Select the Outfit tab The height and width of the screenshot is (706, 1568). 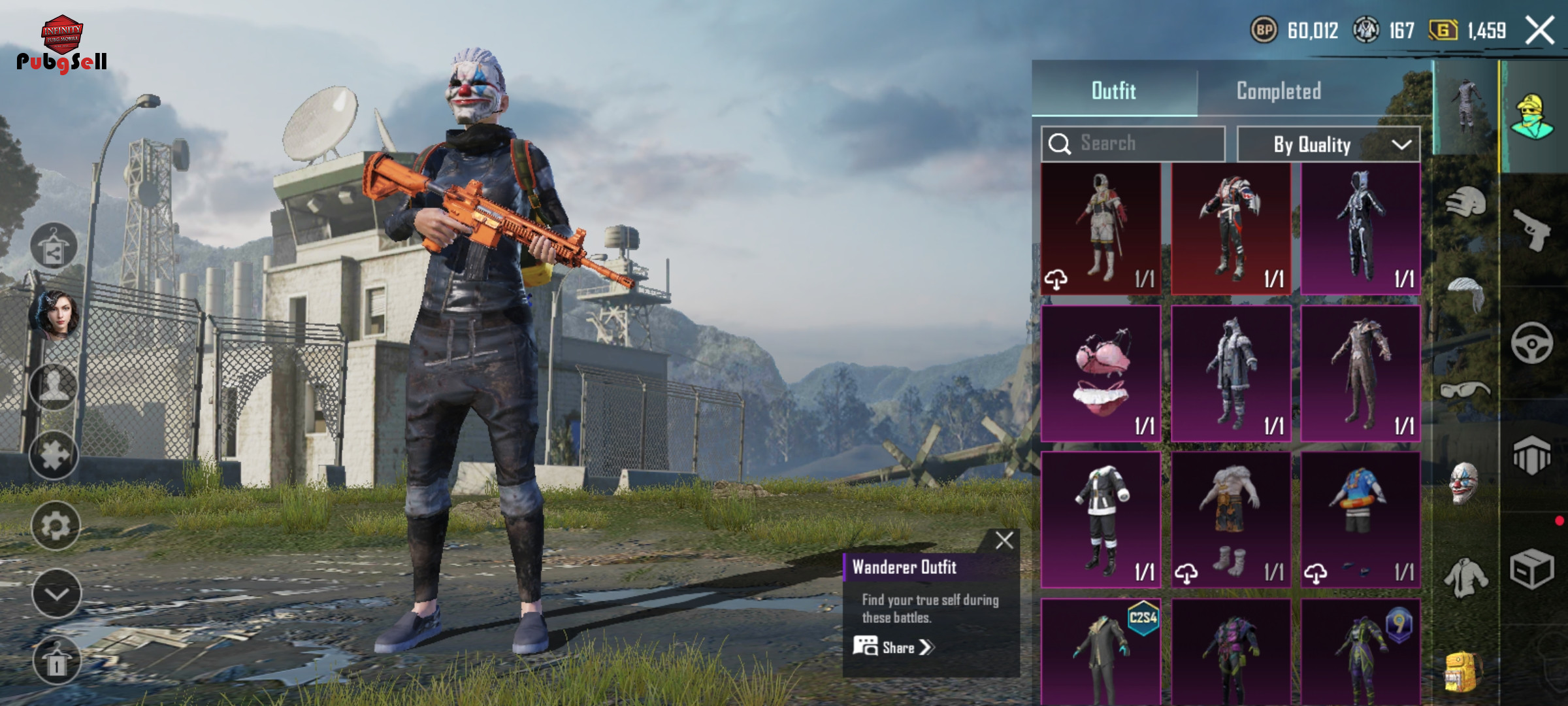(1114, 91)
